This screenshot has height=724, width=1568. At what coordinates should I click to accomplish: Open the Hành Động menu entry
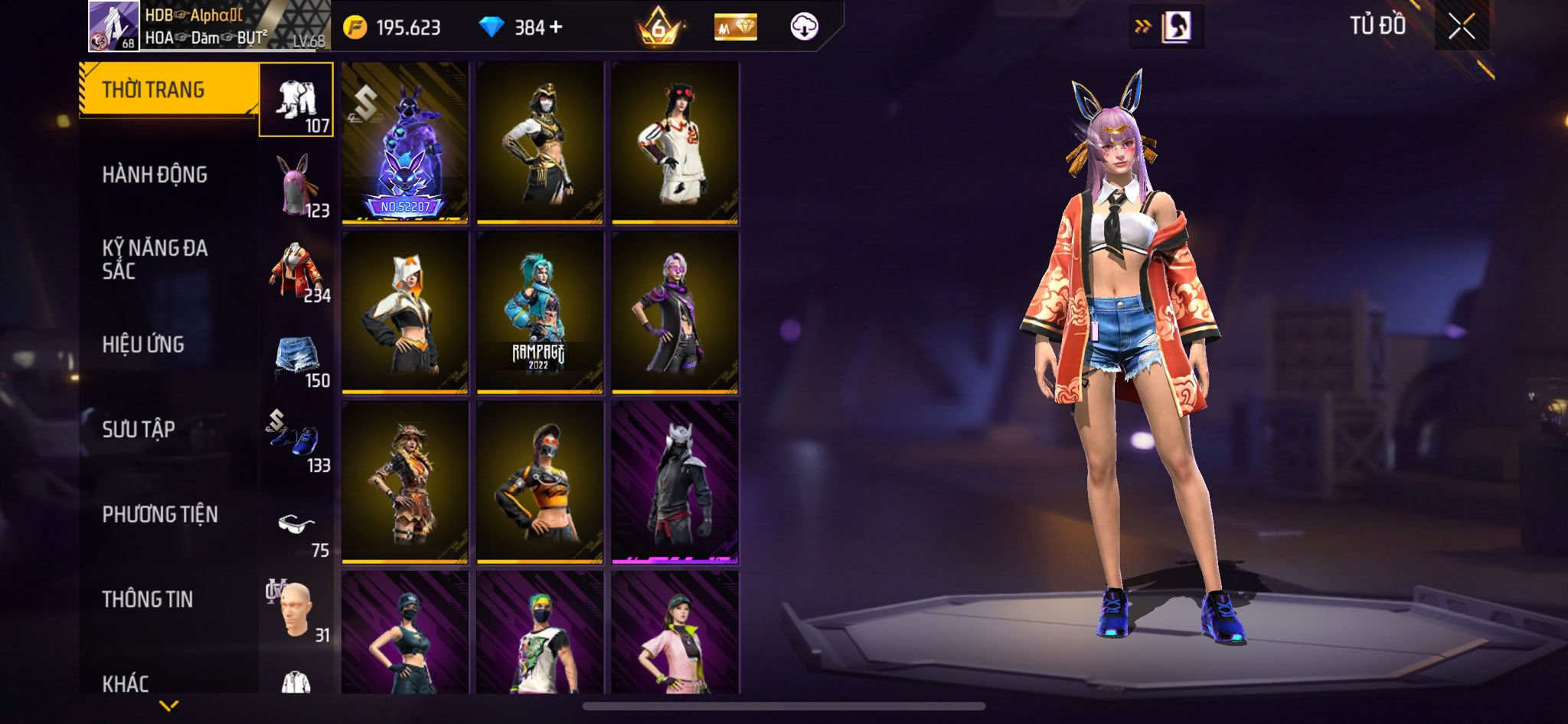[x=155, y=175]
